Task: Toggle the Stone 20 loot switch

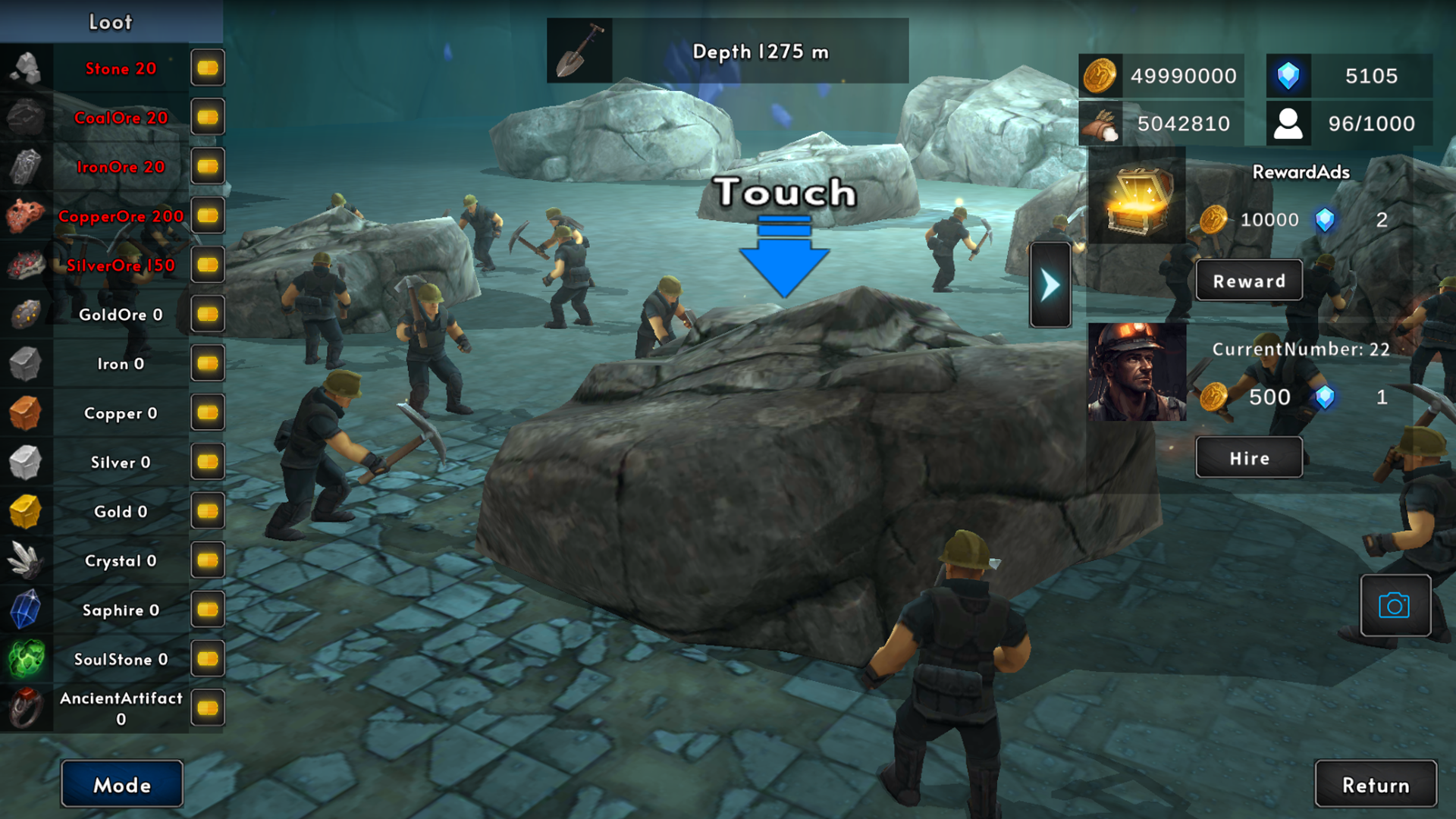Action: [207, 67]
